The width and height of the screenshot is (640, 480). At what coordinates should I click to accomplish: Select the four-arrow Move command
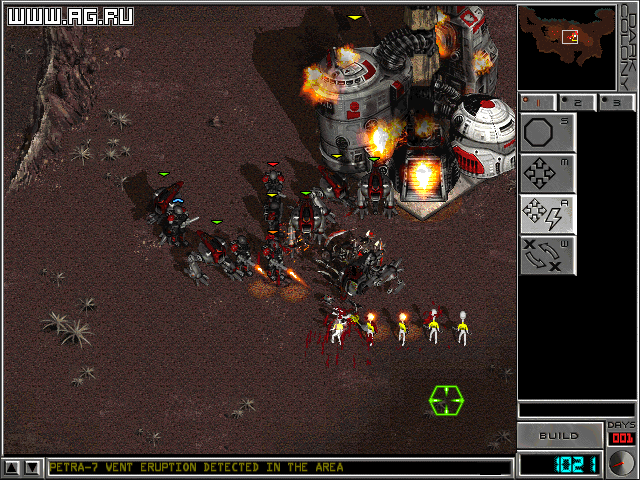click(547, 173)
